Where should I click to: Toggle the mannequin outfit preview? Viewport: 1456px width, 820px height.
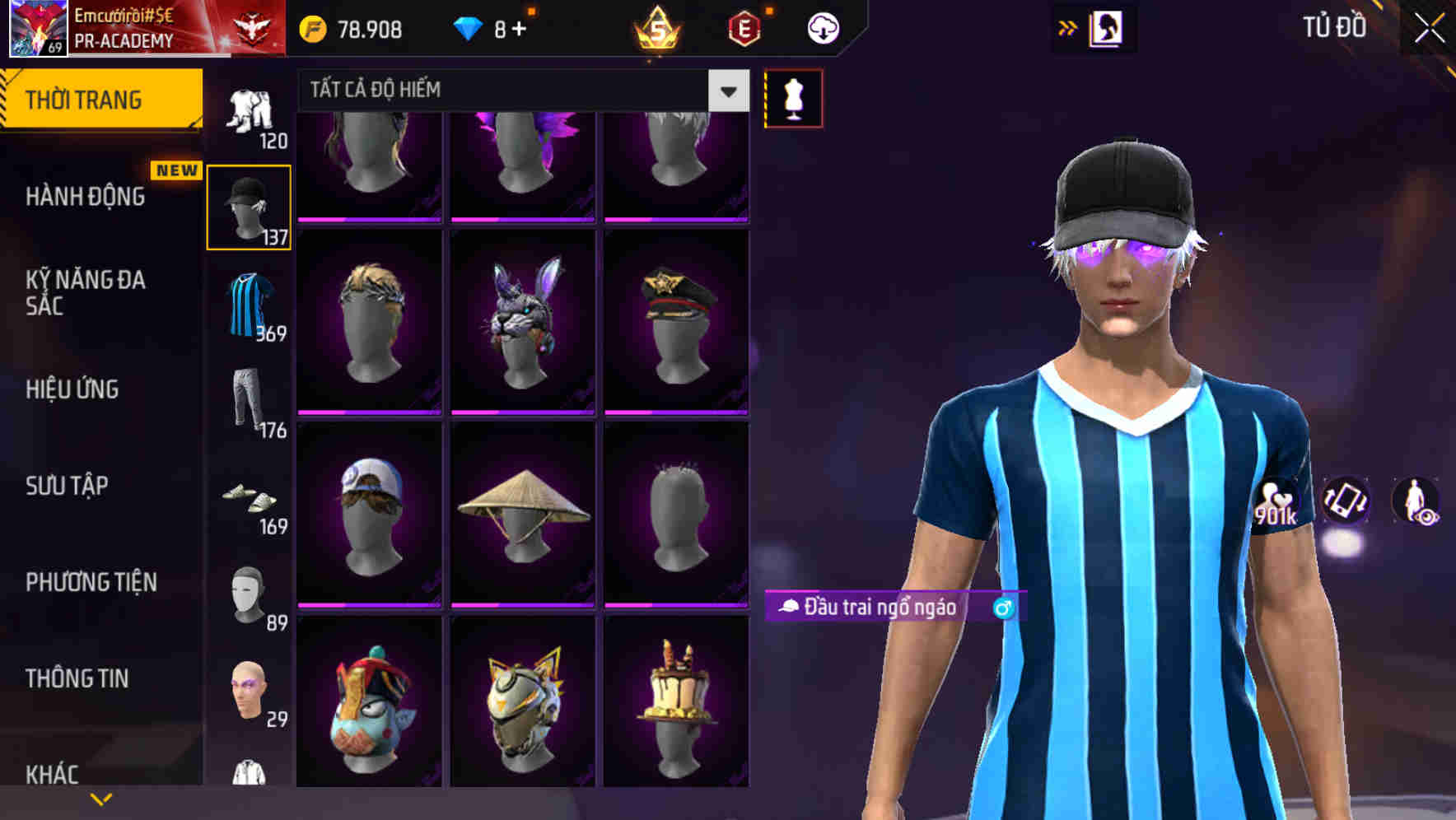pyautogui.click(x=792, y=97)
